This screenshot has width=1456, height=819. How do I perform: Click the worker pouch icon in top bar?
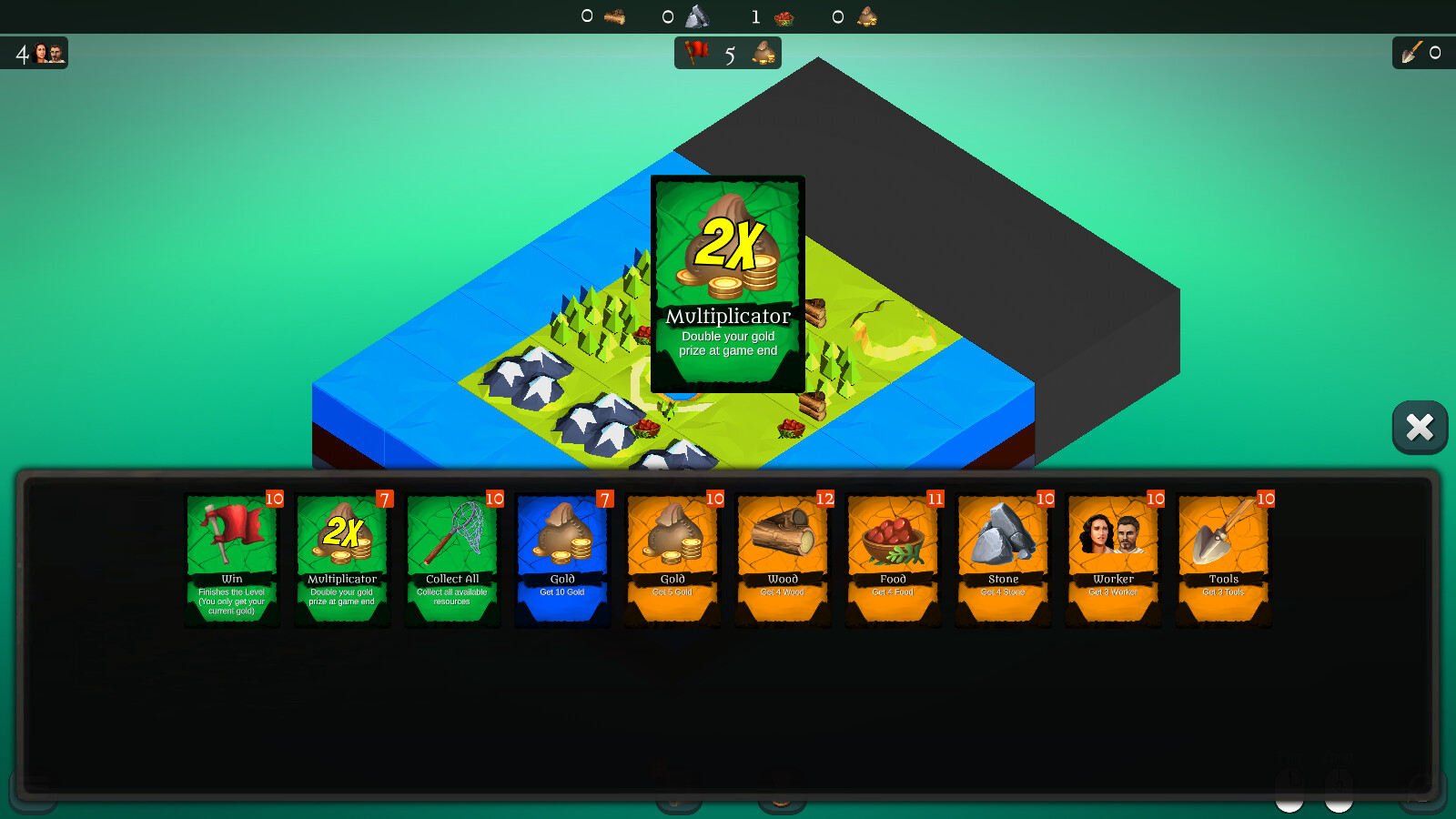coord(864,15)
